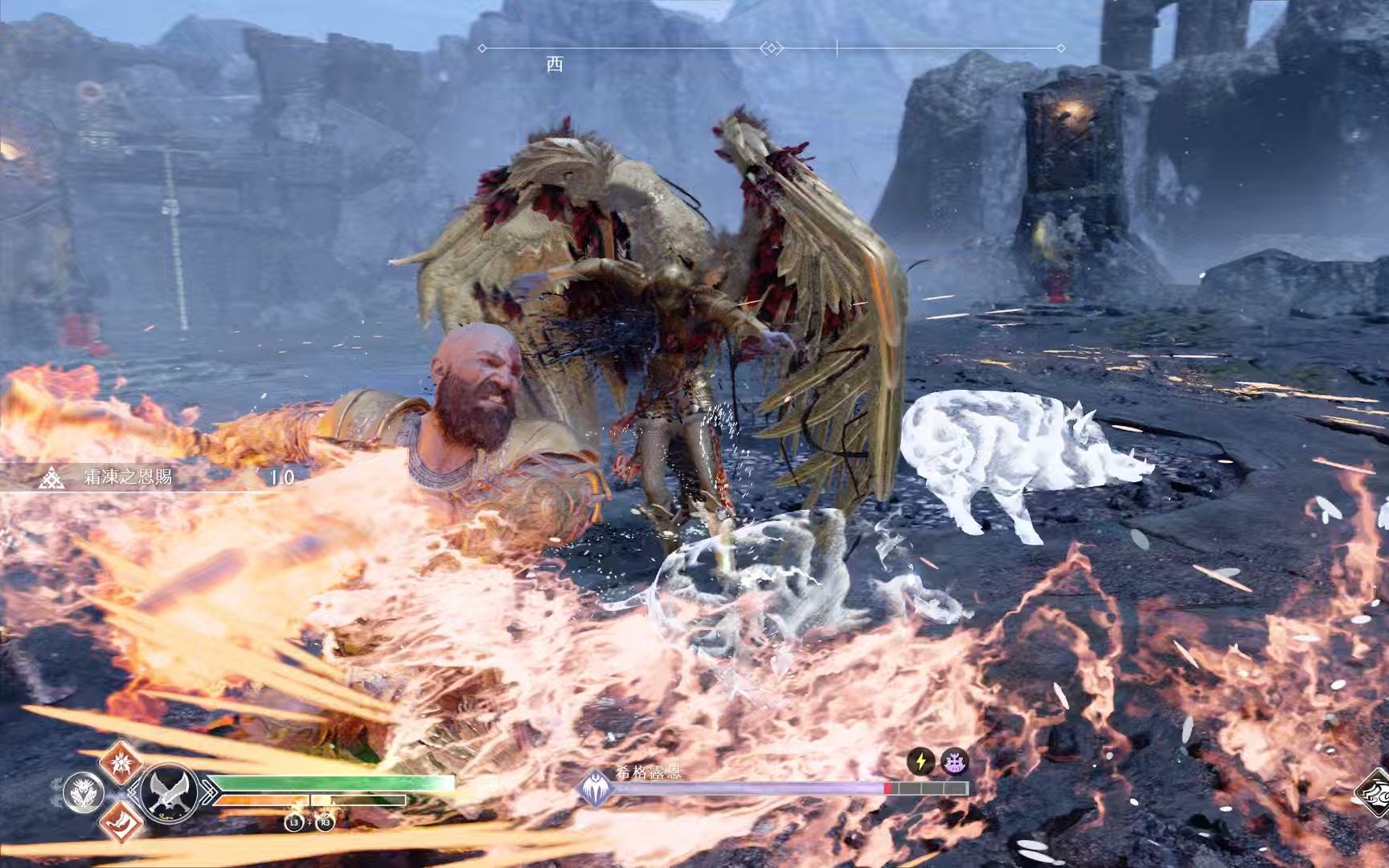Click the lightning bolt status effect icon
The width and height of the screenshot is (1389, 868).
pos(921,761)
